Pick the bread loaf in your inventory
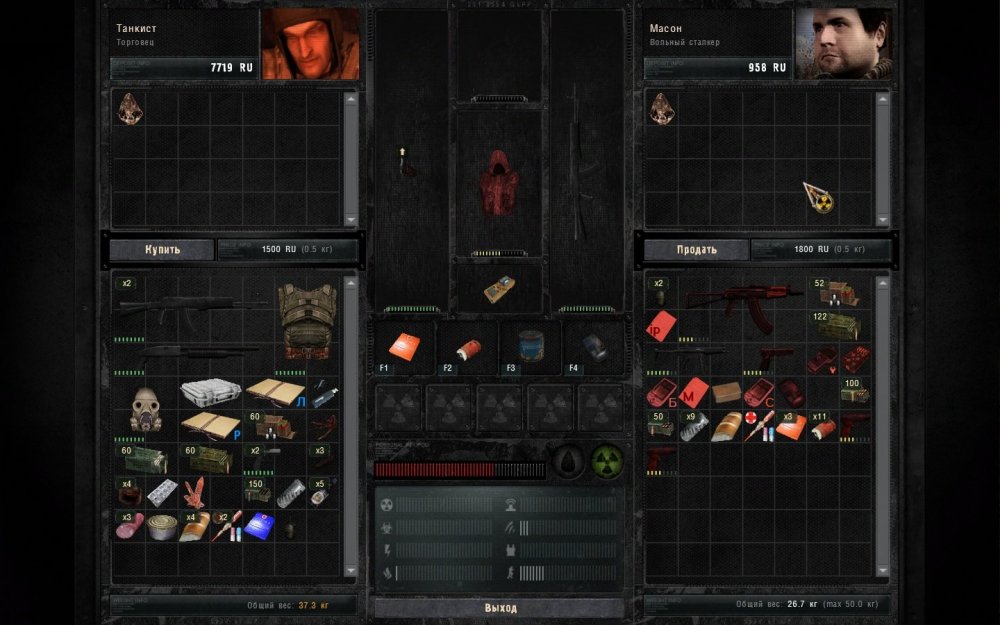The image size is (1000, 625). pos(726,426)
